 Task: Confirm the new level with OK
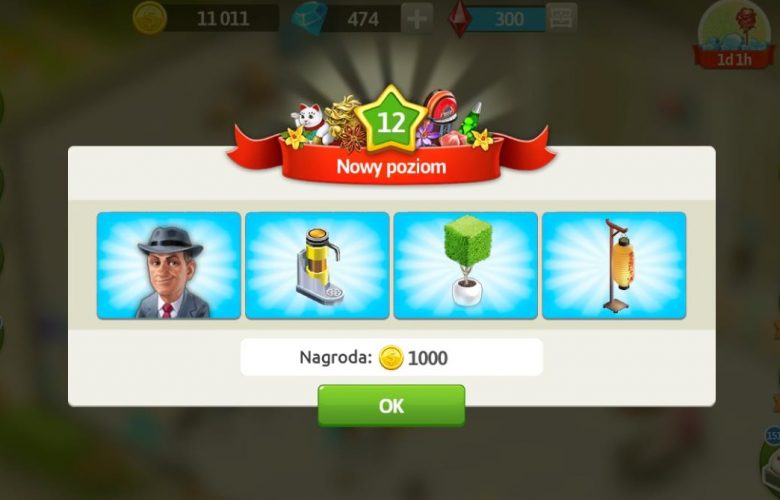tap(391, 406)
